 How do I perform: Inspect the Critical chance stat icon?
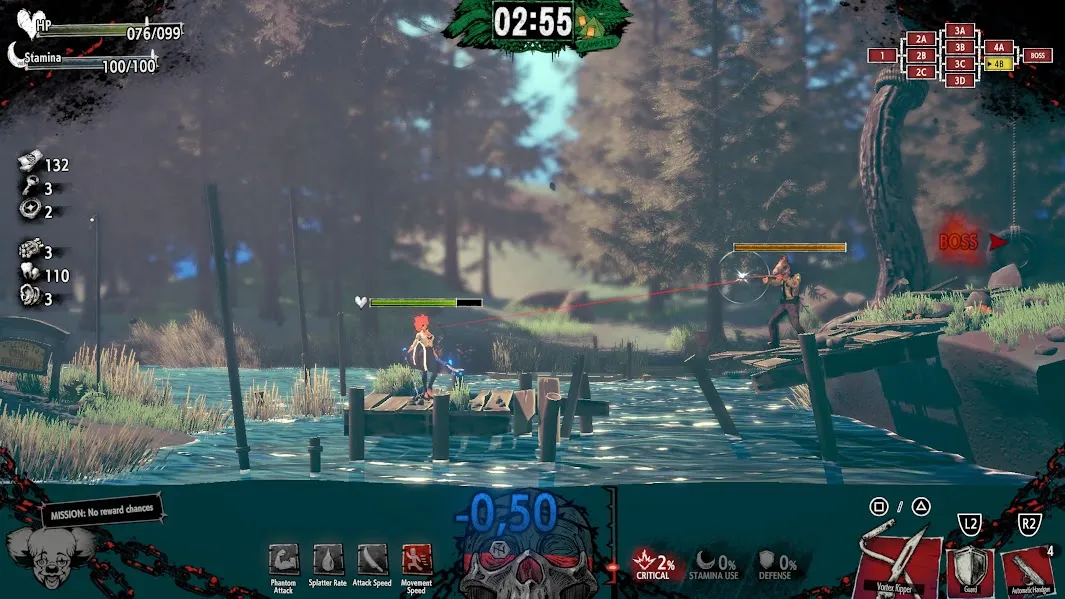tap(644, 563)
